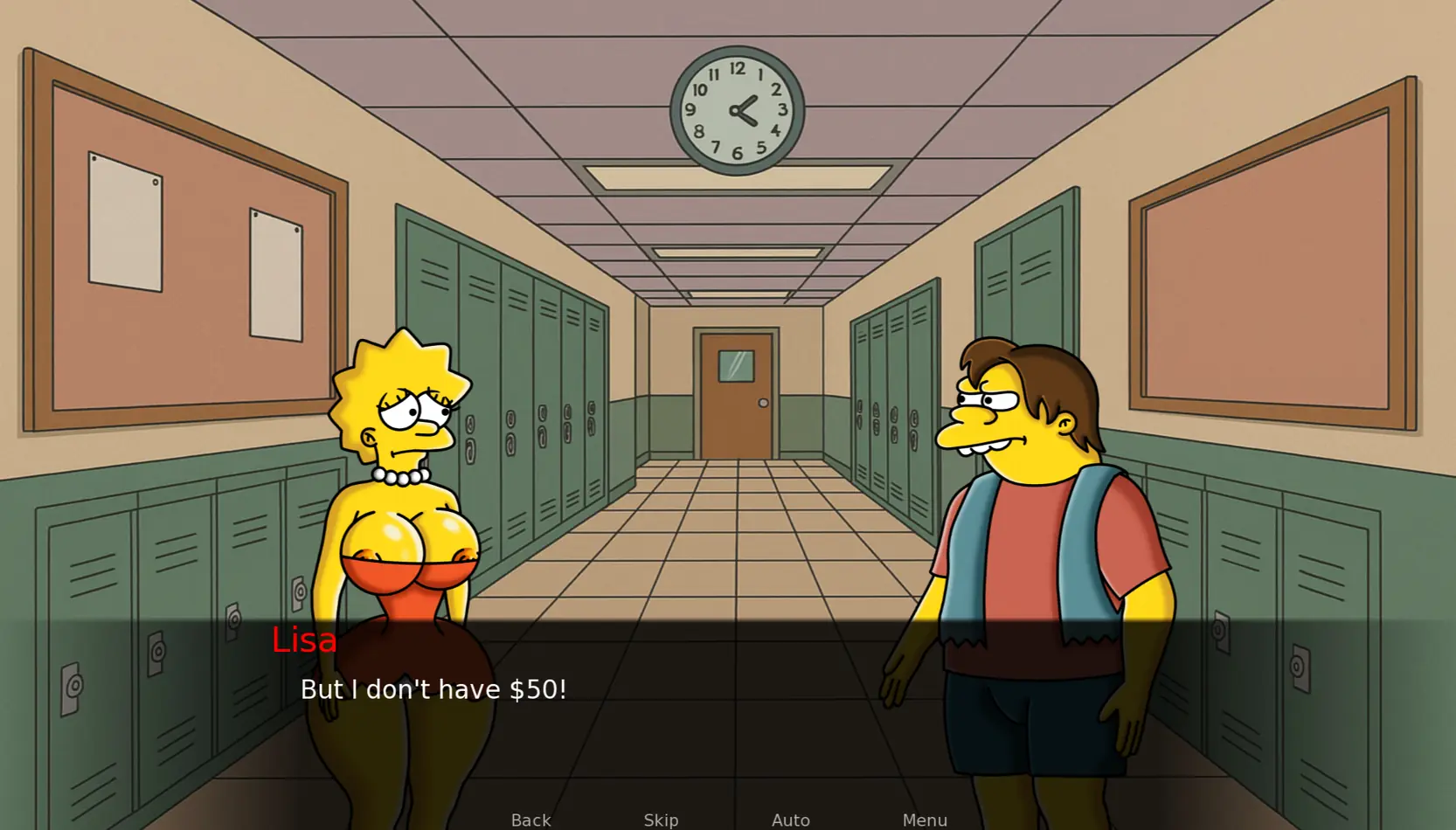Open the Menu

click(x=925, y=820)
